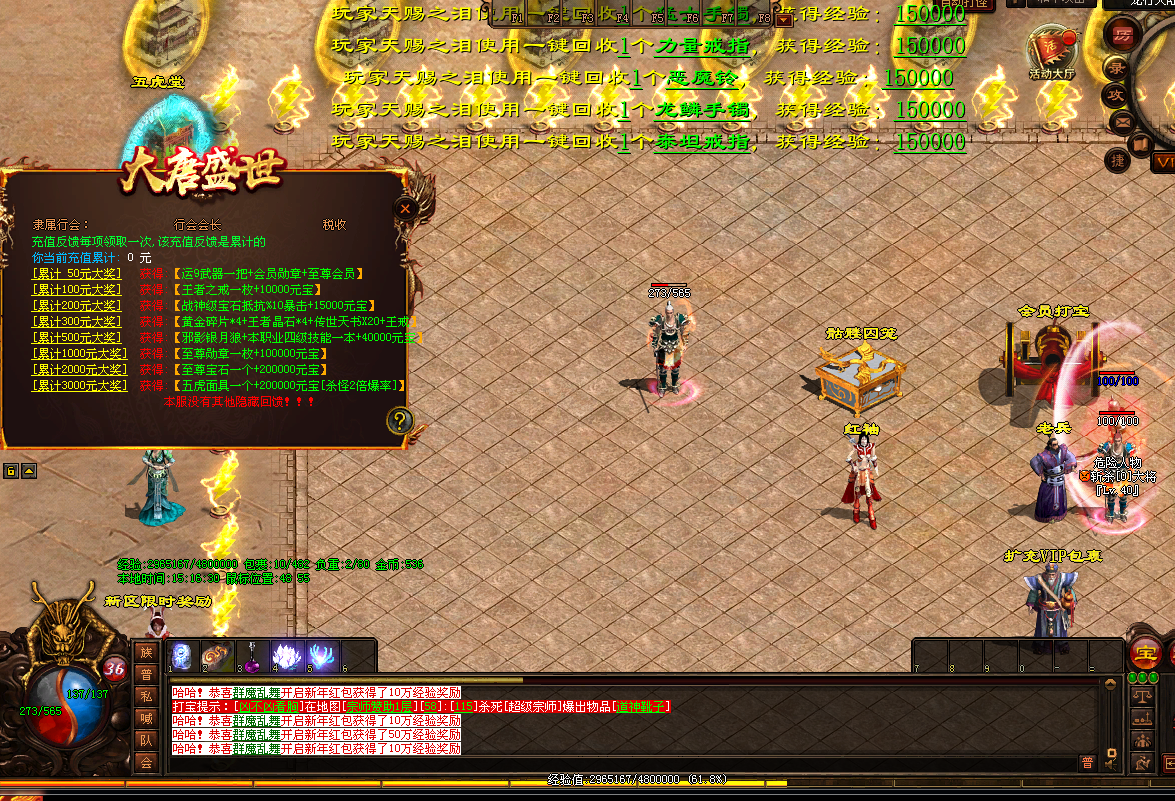This screenshot has height=801, width=1175.
Task: Open the mail envelope icon
Action: click(x=1124, y=124)
